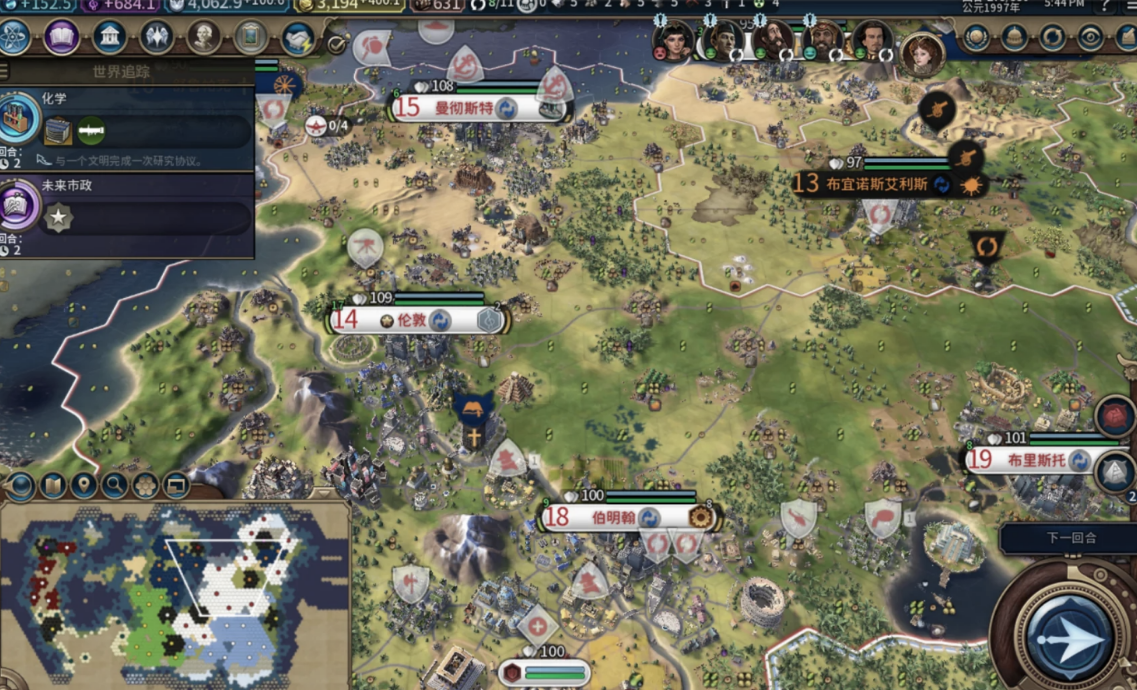Open diplomacy with the red-haired leader portrait
The width and height of the screenshot is (1137, 690).
(x=921, y=53)
